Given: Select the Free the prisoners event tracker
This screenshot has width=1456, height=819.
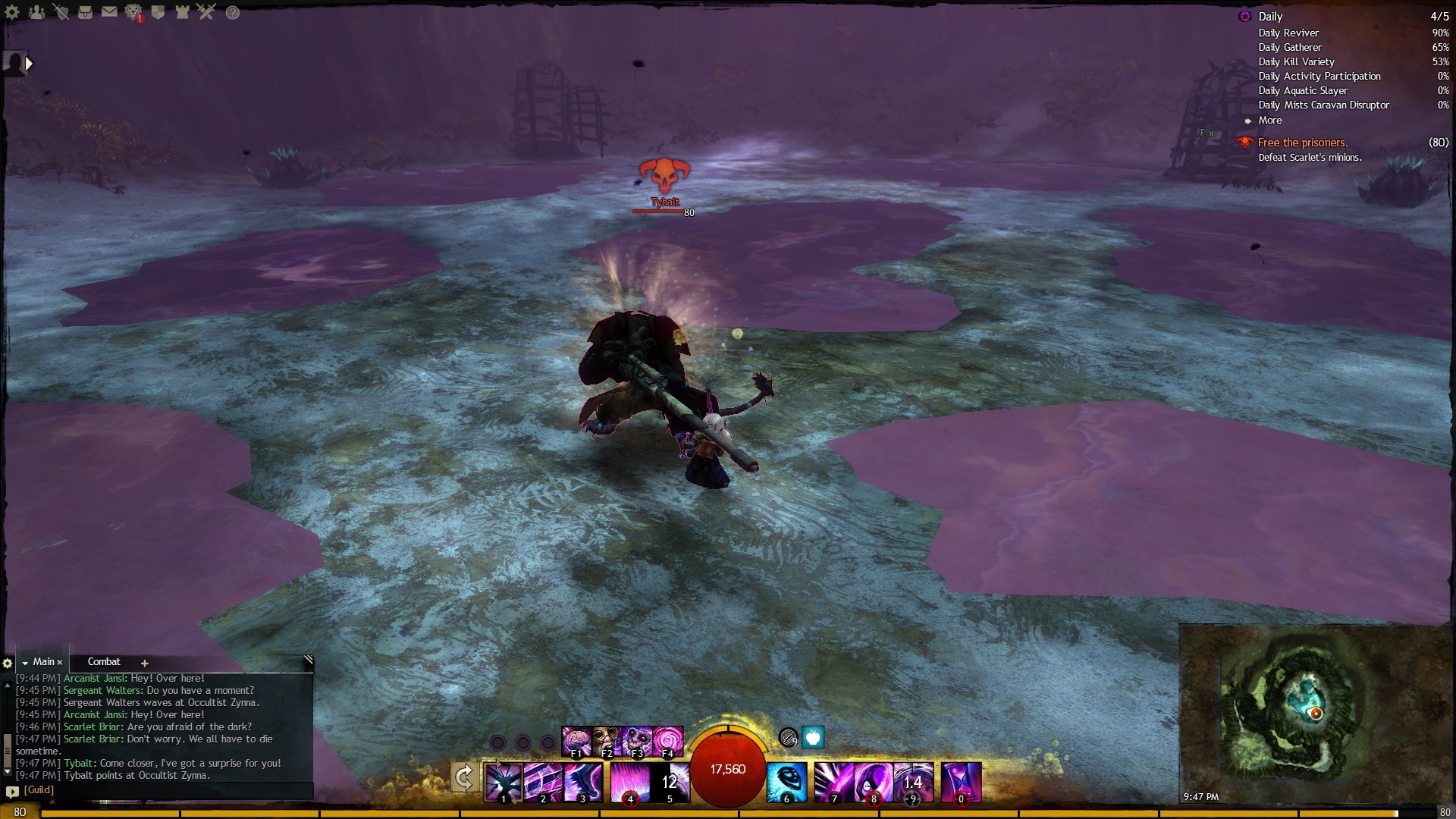Looking at the screenshot, I should coord(1302,143).
